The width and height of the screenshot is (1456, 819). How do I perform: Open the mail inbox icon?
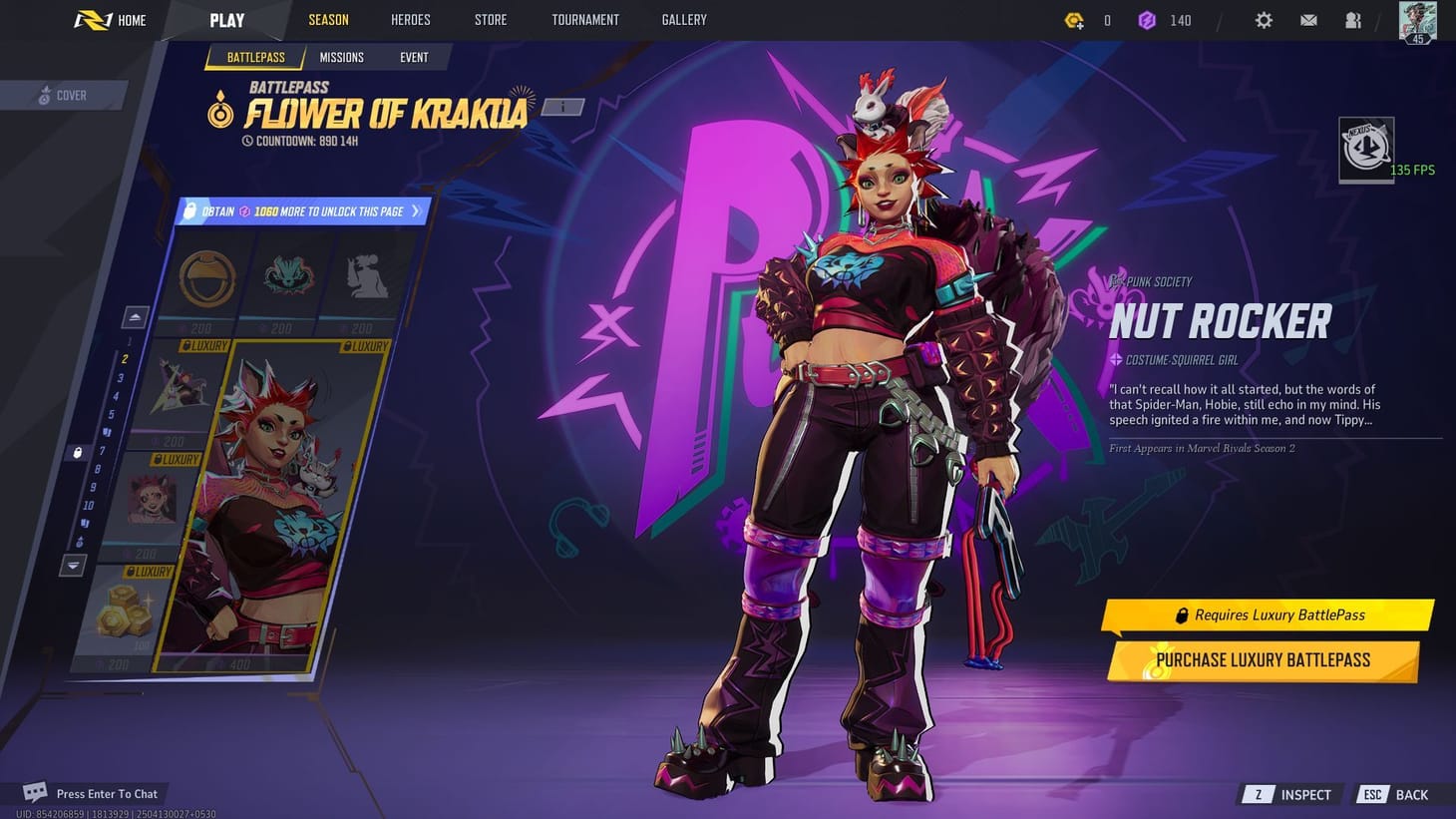point(1308,20)
